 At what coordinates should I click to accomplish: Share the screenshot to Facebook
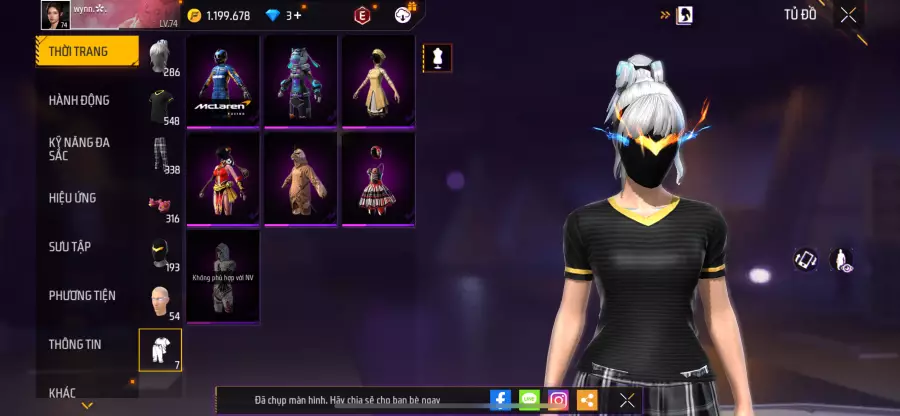[x=500, y=400]
